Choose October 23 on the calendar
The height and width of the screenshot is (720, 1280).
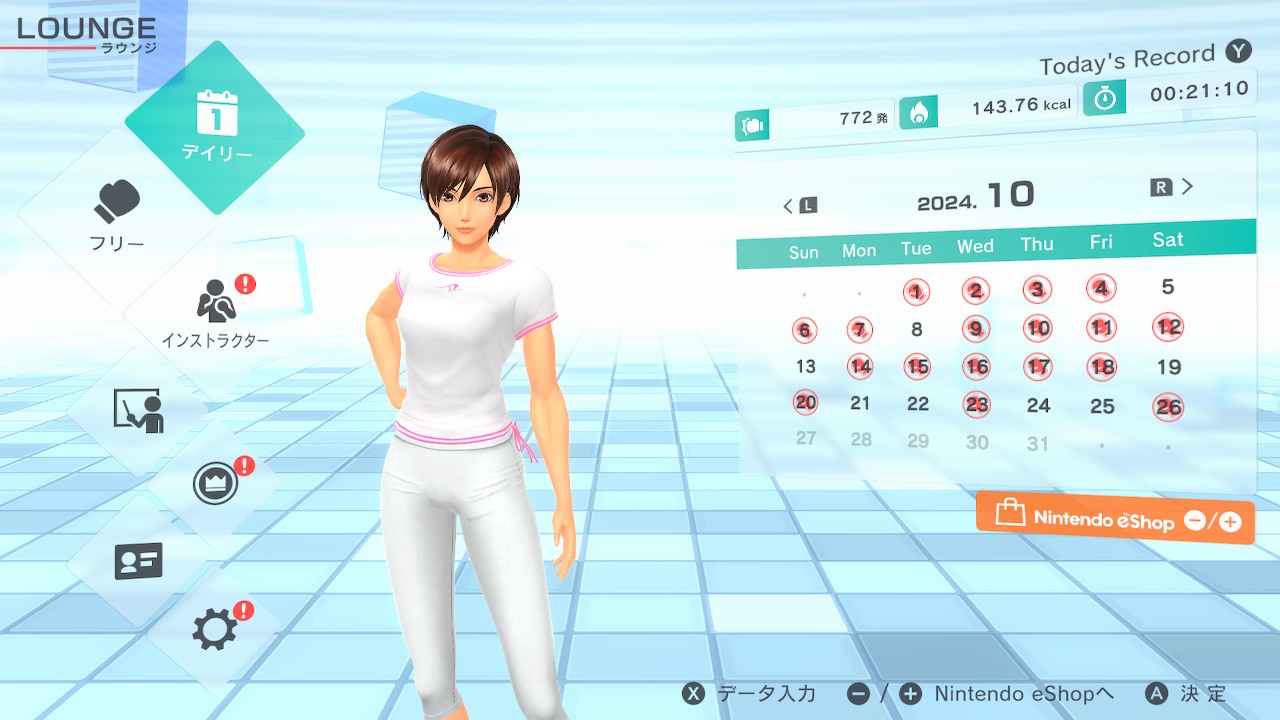[977, 405]
